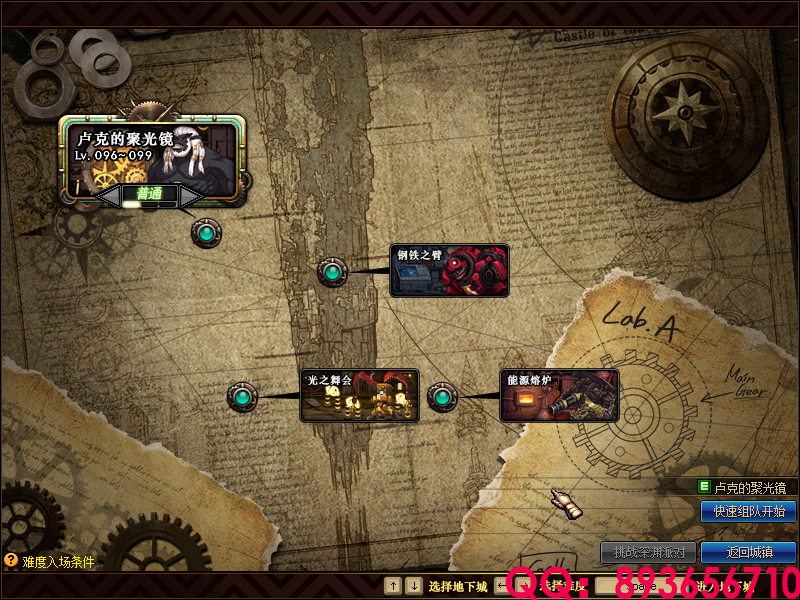Start quick party with 快速组队开始

coord(748,511)
